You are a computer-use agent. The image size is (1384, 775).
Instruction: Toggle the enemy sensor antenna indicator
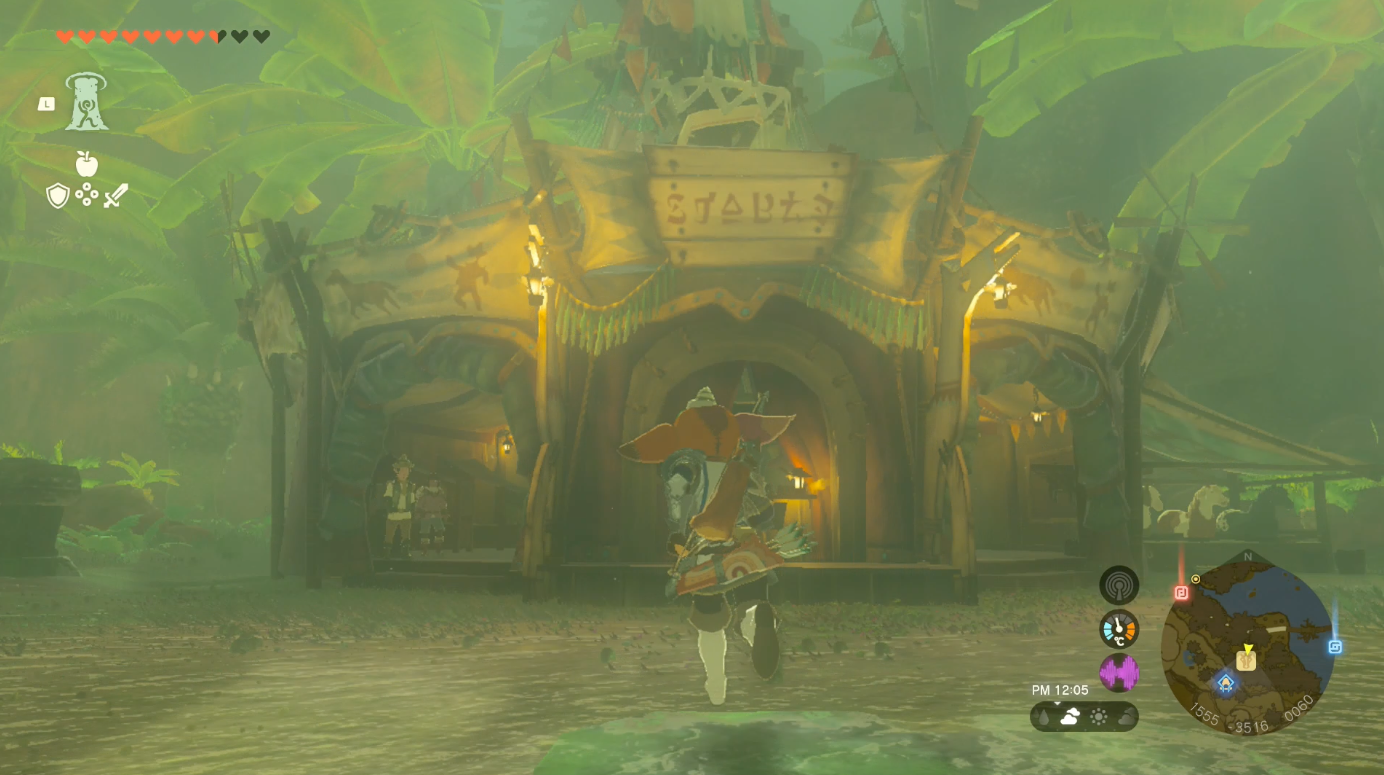tap(1118, 585)
